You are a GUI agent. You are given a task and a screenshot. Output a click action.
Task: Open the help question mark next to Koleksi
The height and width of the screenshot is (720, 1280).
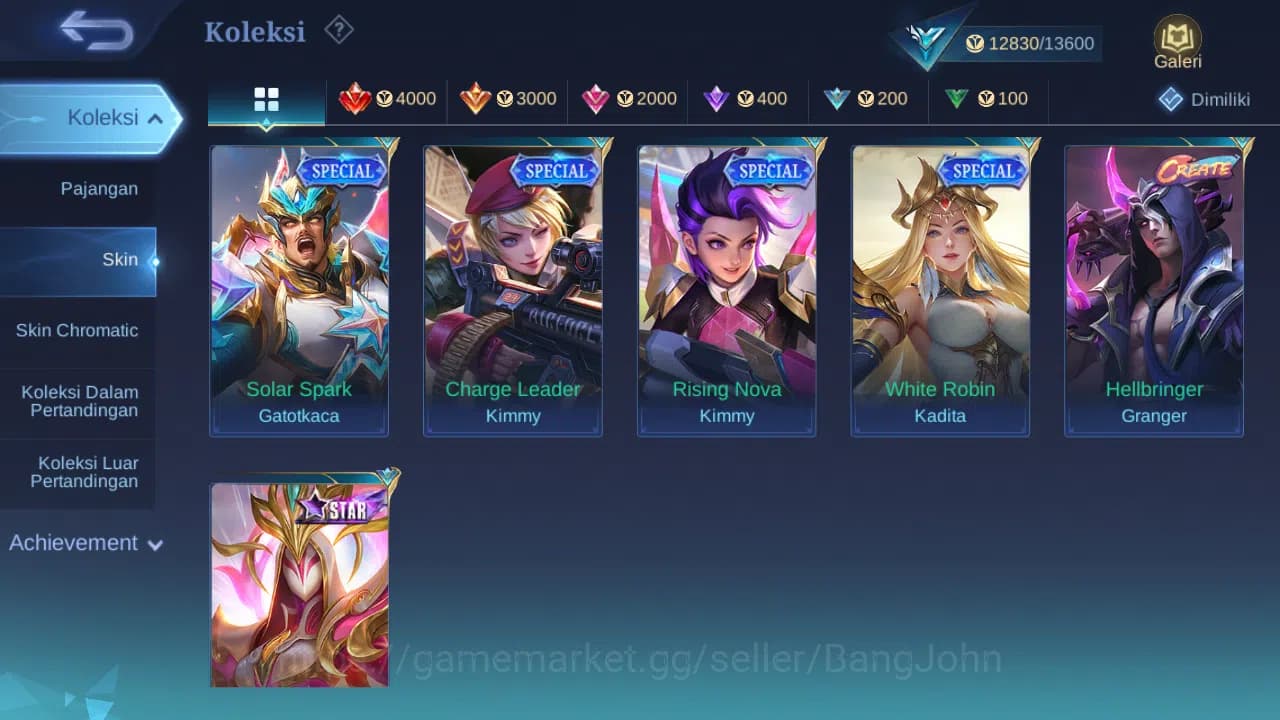[x=338, y=30]
